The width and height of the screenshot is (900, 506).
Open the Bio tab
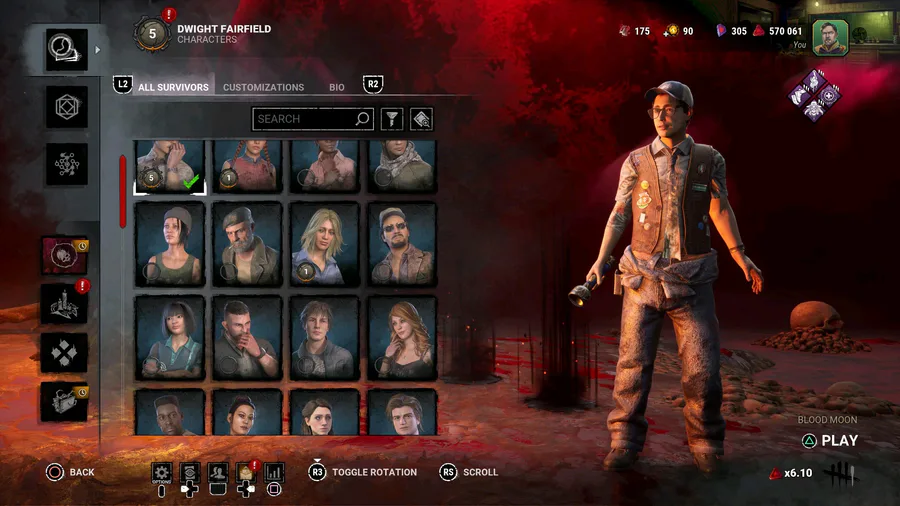pyautogui.click(x=337, y=88)
